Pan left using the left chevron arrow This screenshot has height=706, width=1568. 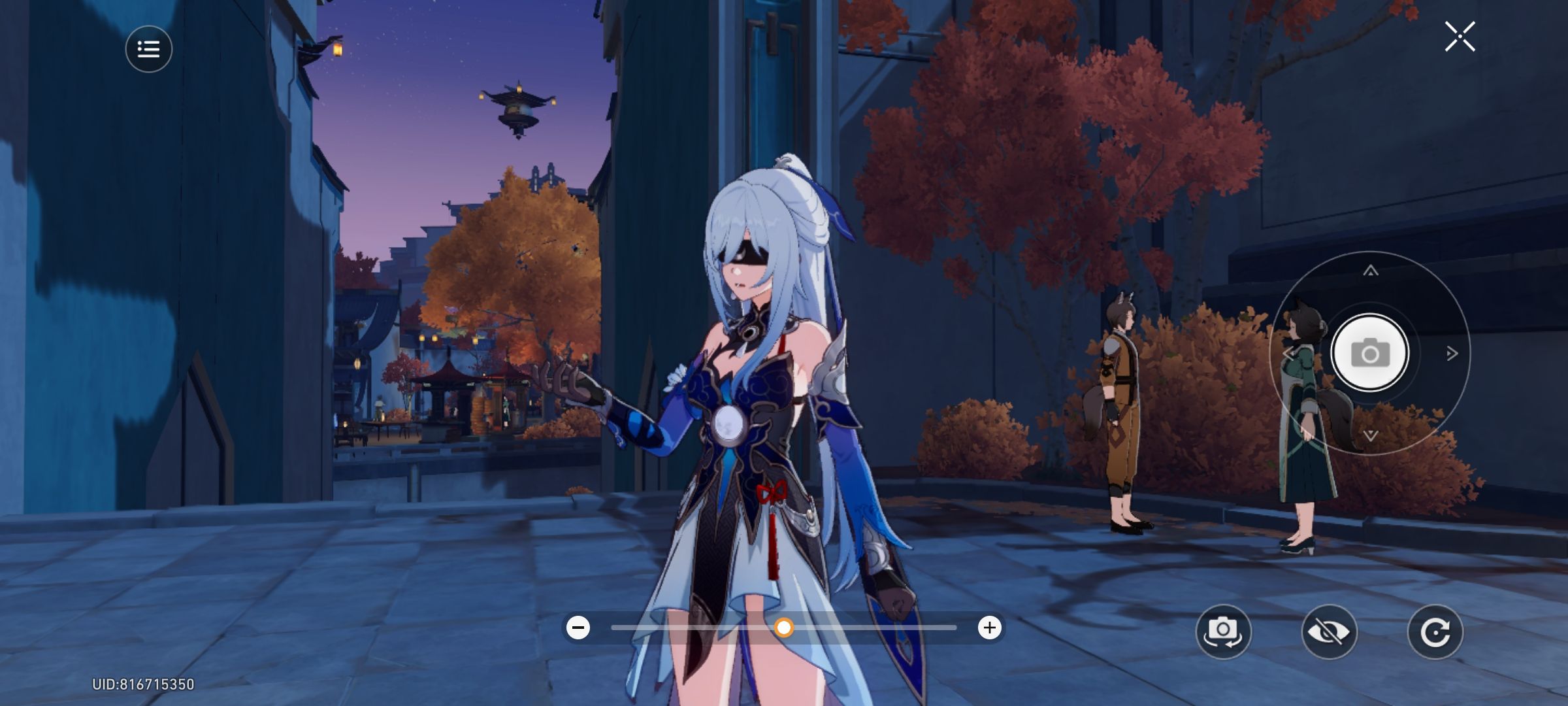(1292, 353)
